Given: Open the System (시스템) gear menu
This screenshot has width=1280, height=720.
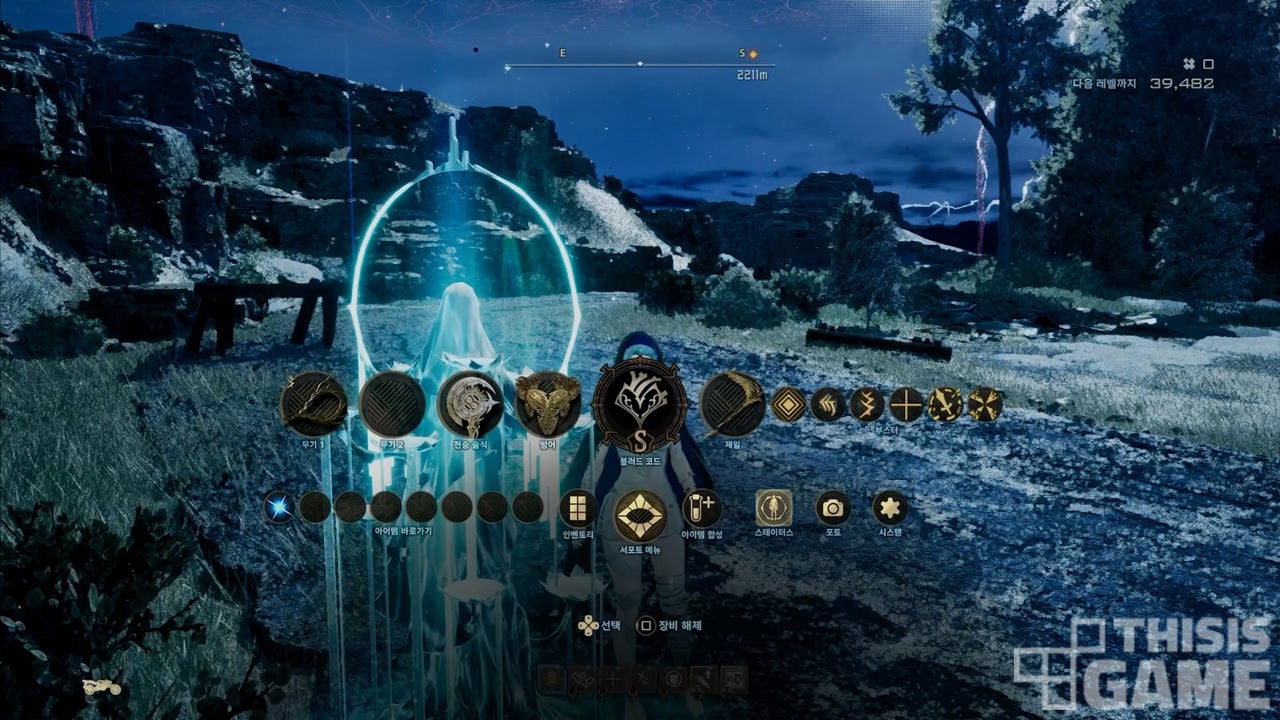Looking at the screenshot, I should point(890,508).
